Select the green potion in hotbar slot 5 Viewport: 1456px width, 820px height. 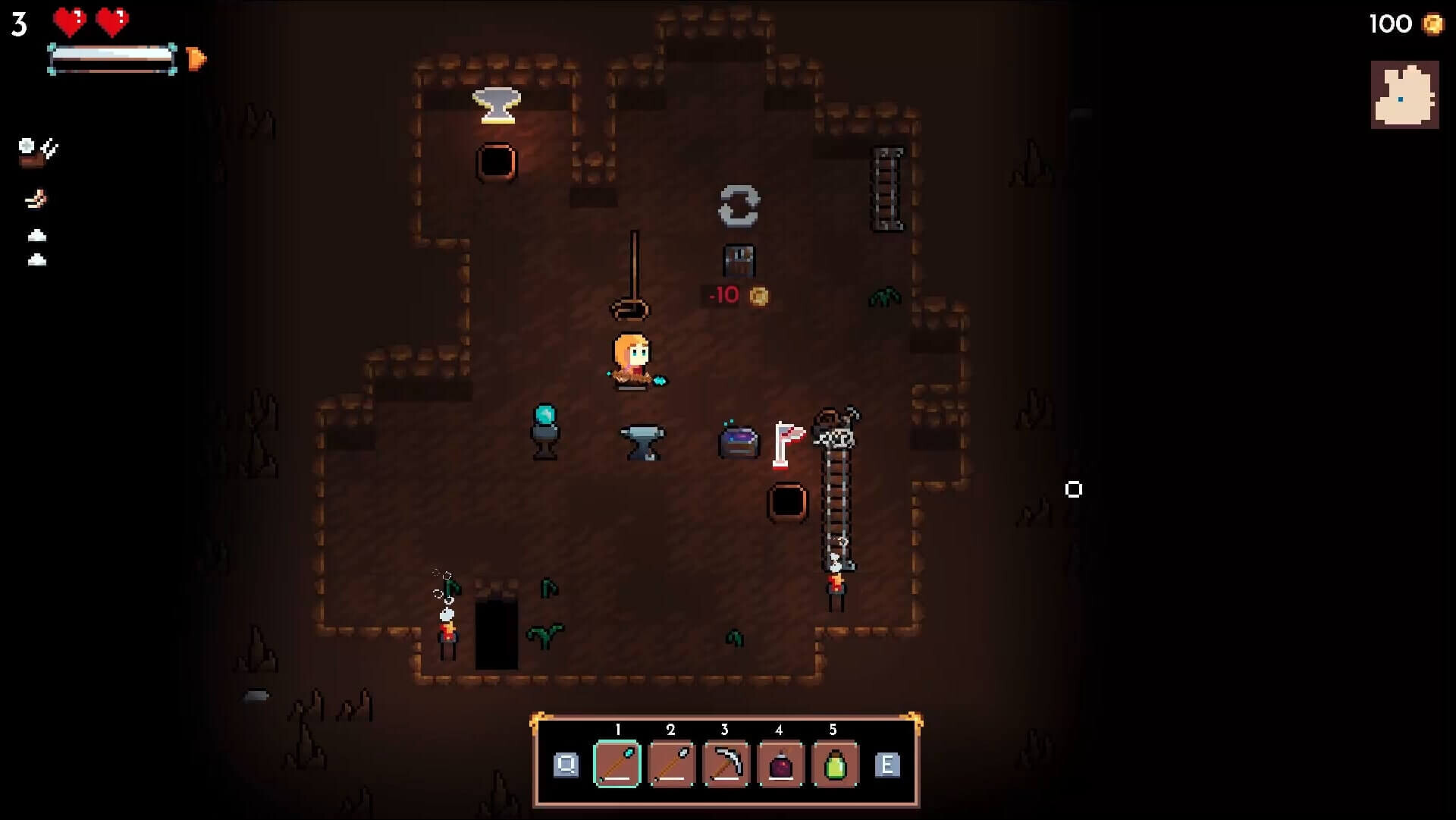coord(833,765)
